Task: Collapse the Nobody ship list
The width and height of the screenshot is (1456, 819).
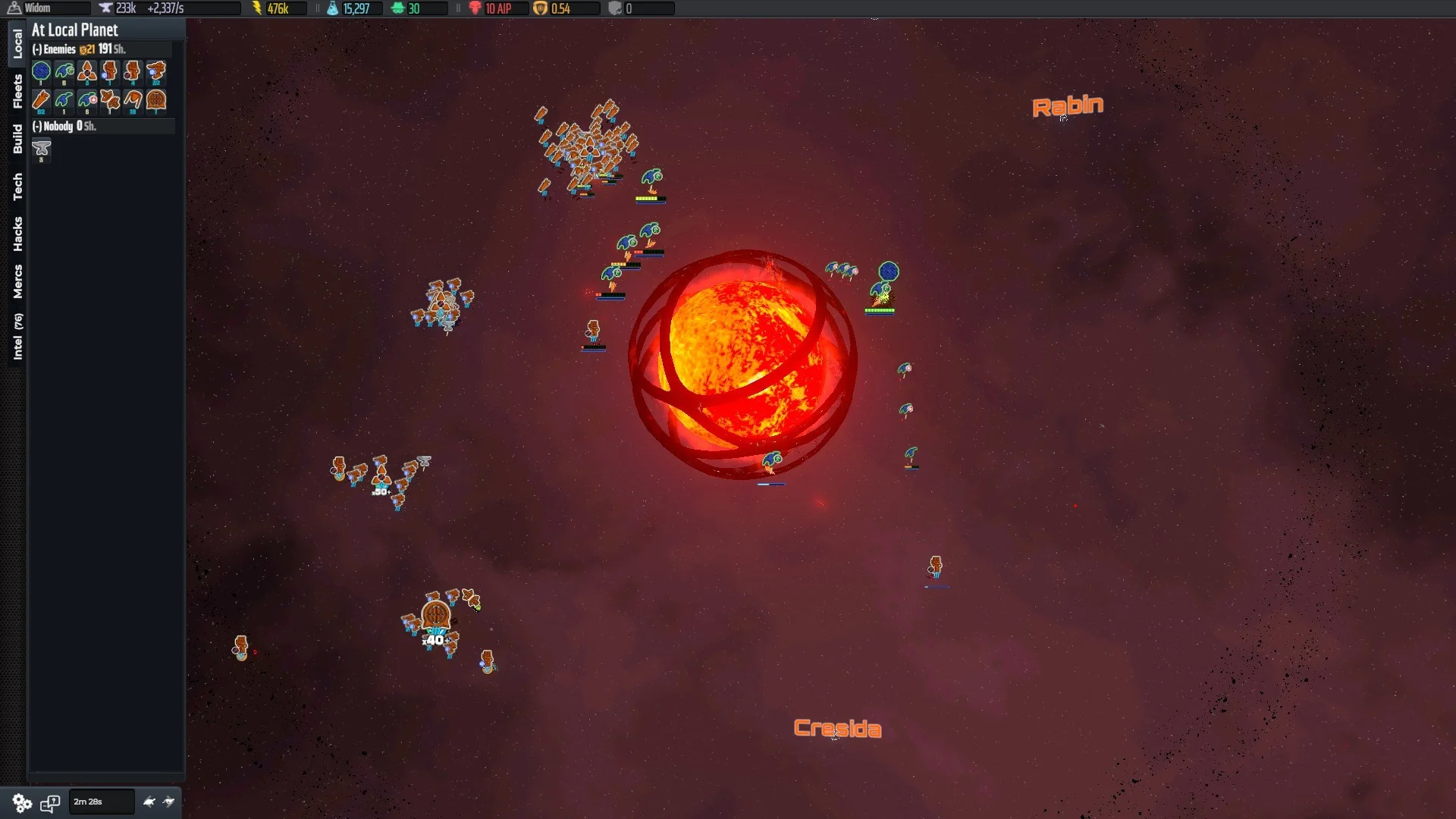Action: coord(37,127)
